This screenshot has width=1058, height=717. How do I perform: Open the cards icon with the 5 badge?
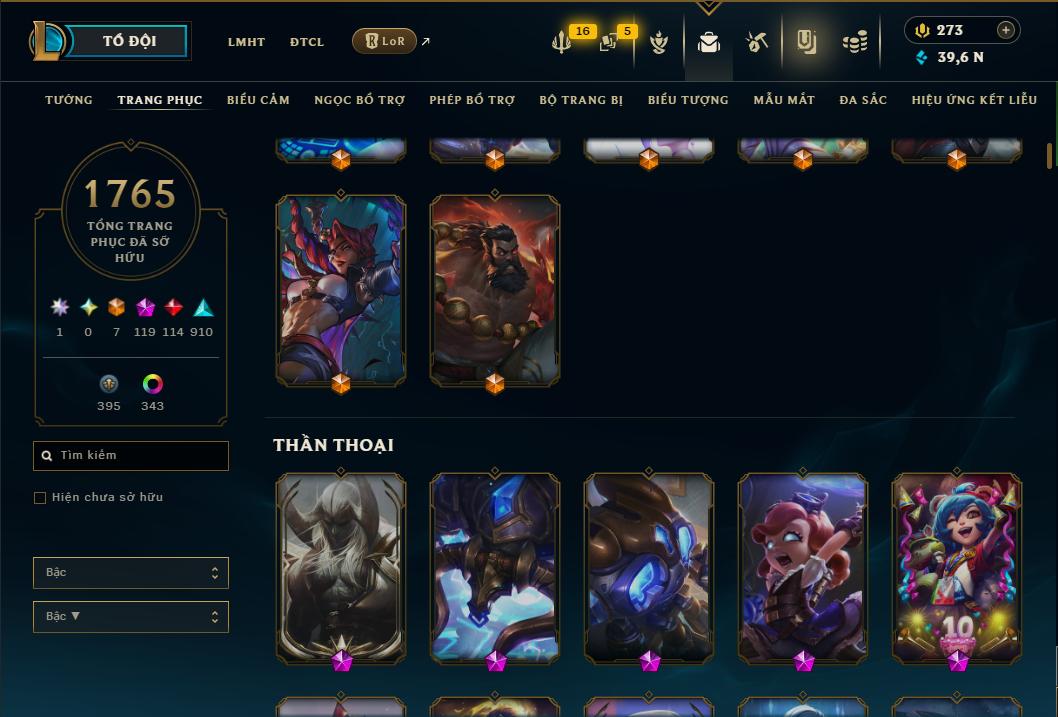[608, 42]
